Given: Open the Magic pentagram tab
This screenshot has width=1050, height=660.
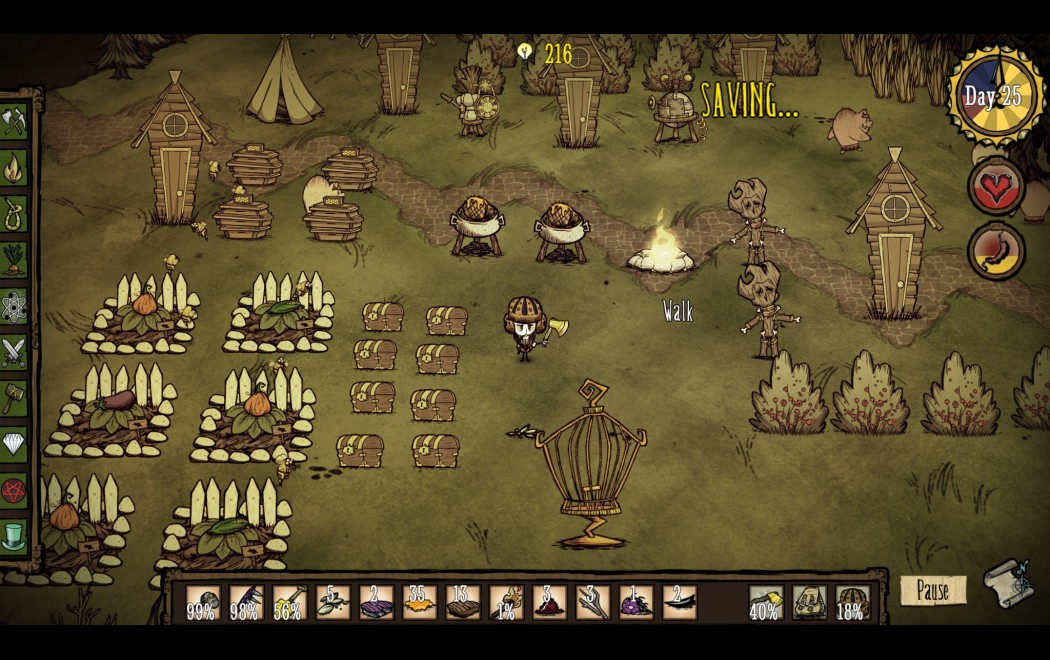Looking at the screenshot, I should (x=14, y=490).
